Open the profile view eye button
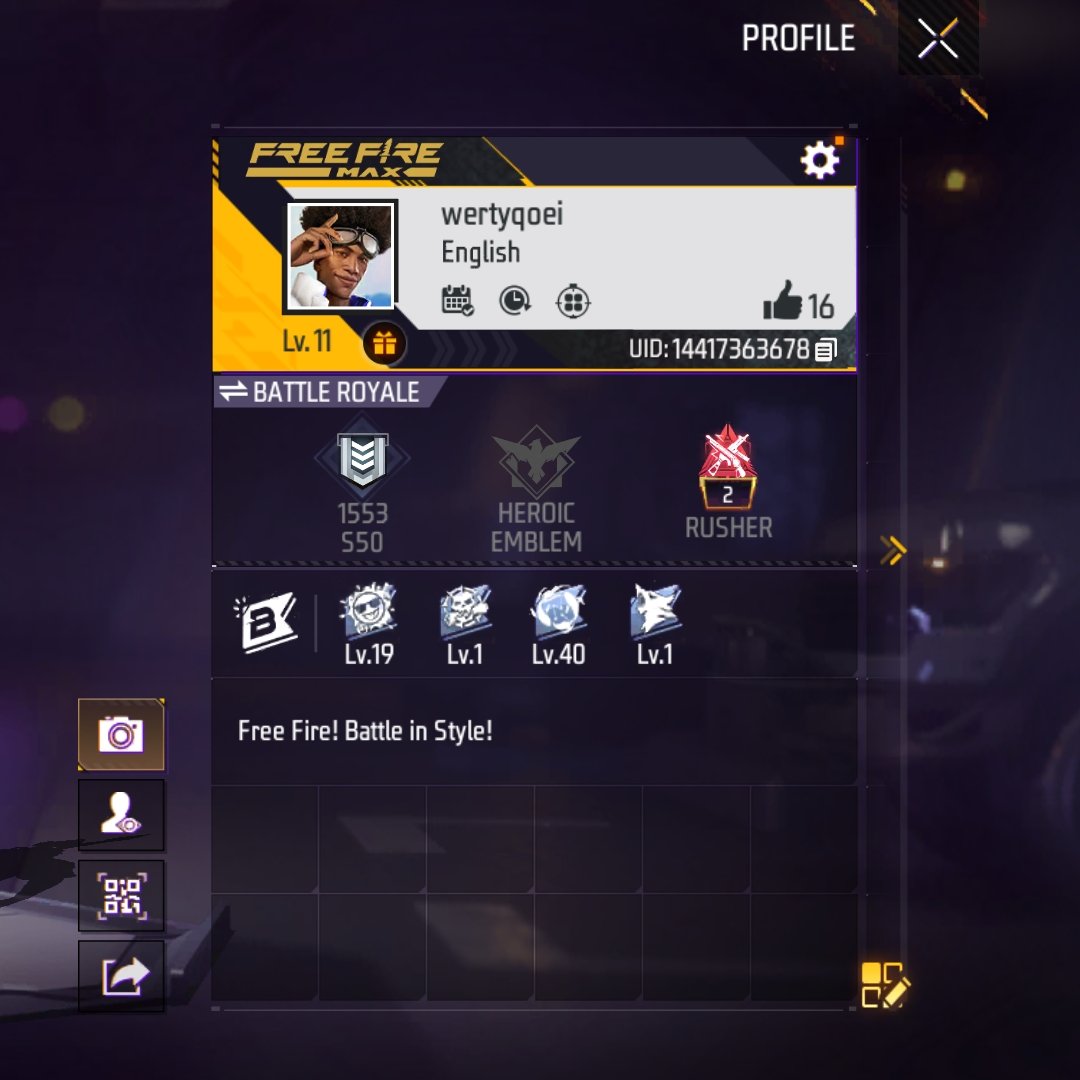 pyautogui.click(x=121, y=815)
